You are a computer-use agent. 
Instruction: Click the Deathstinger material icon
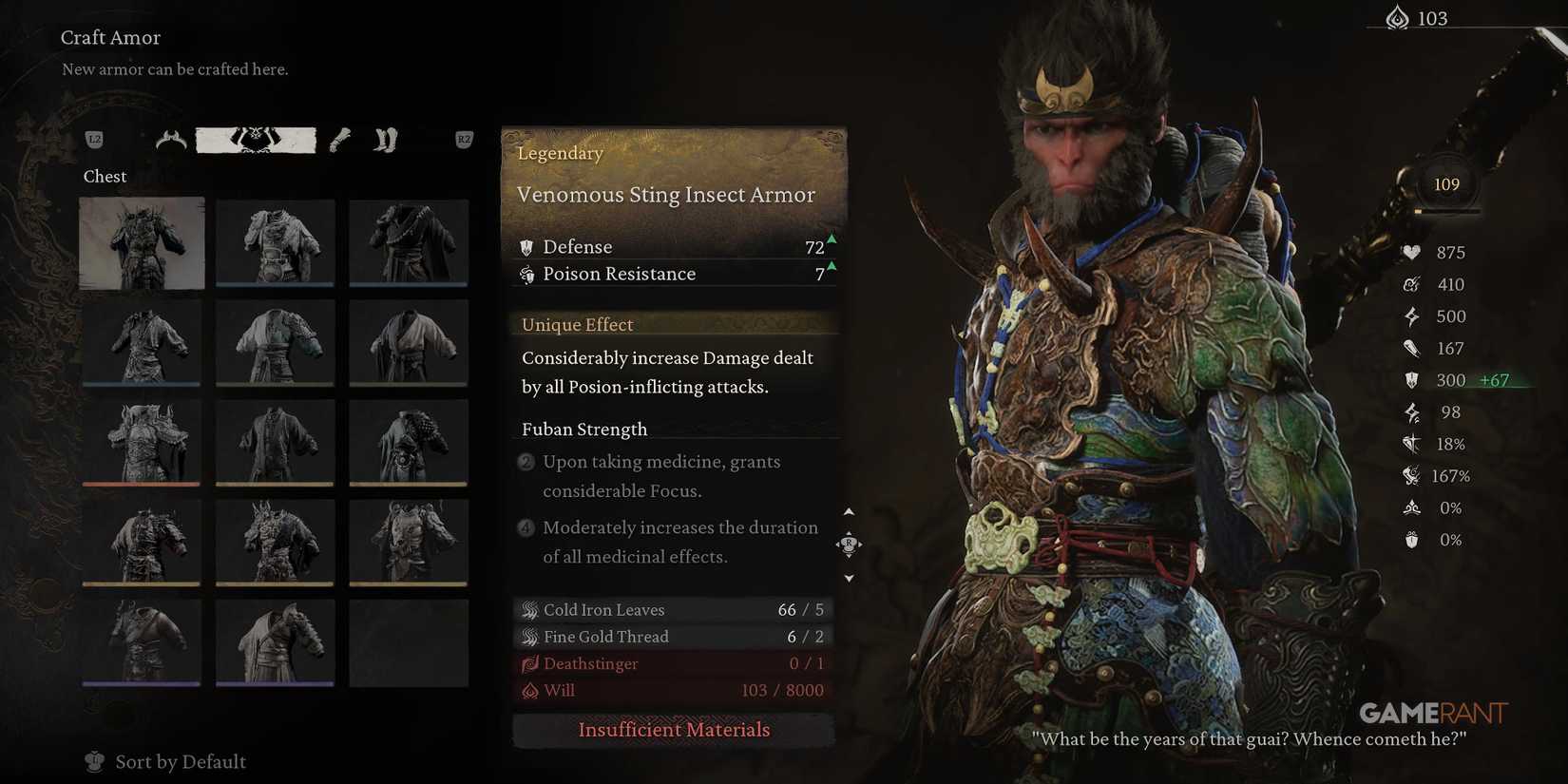coord(530,663)
